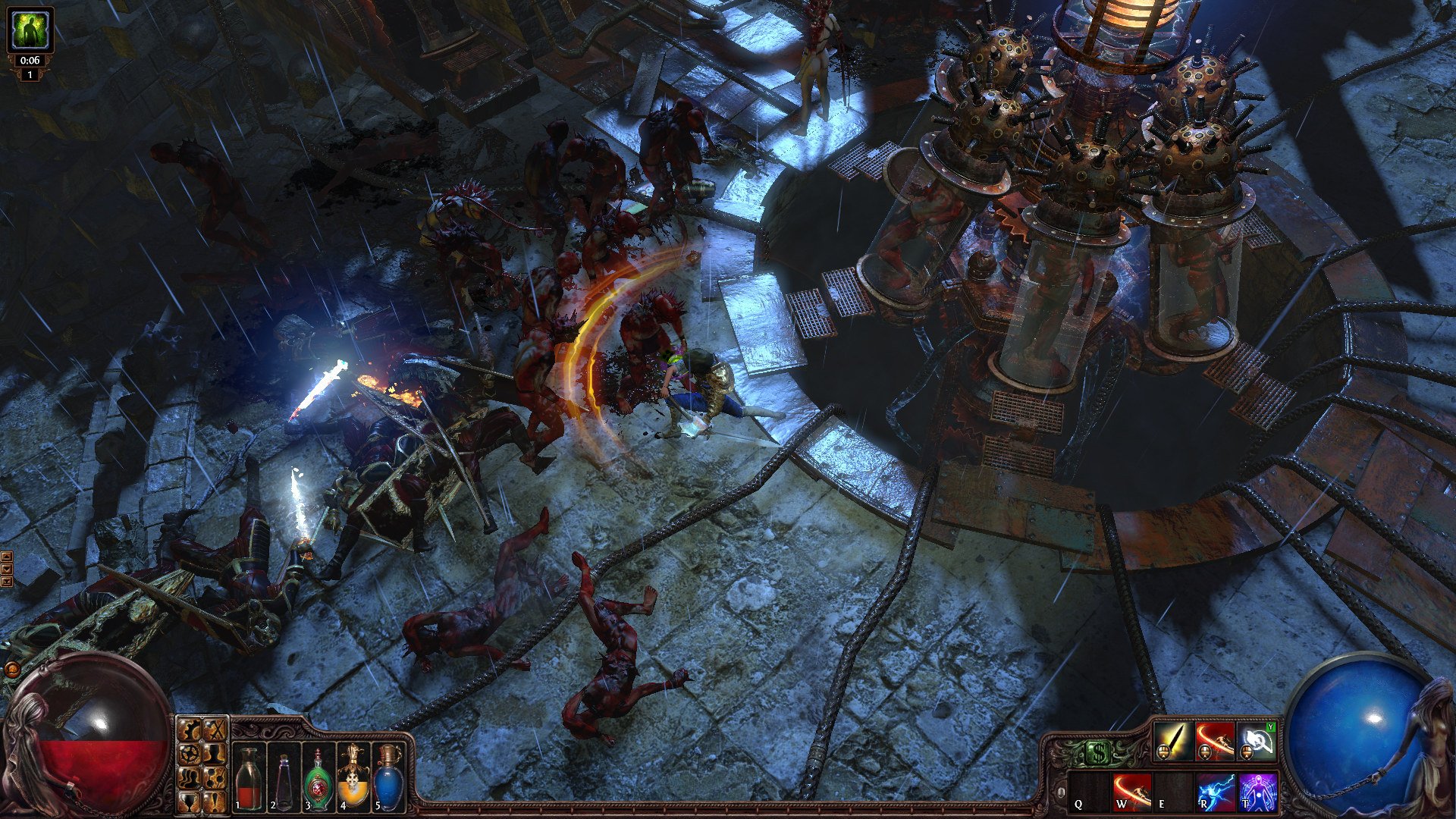Click the middle-mouse red skill binding indicator

[x=1203, y=753]
